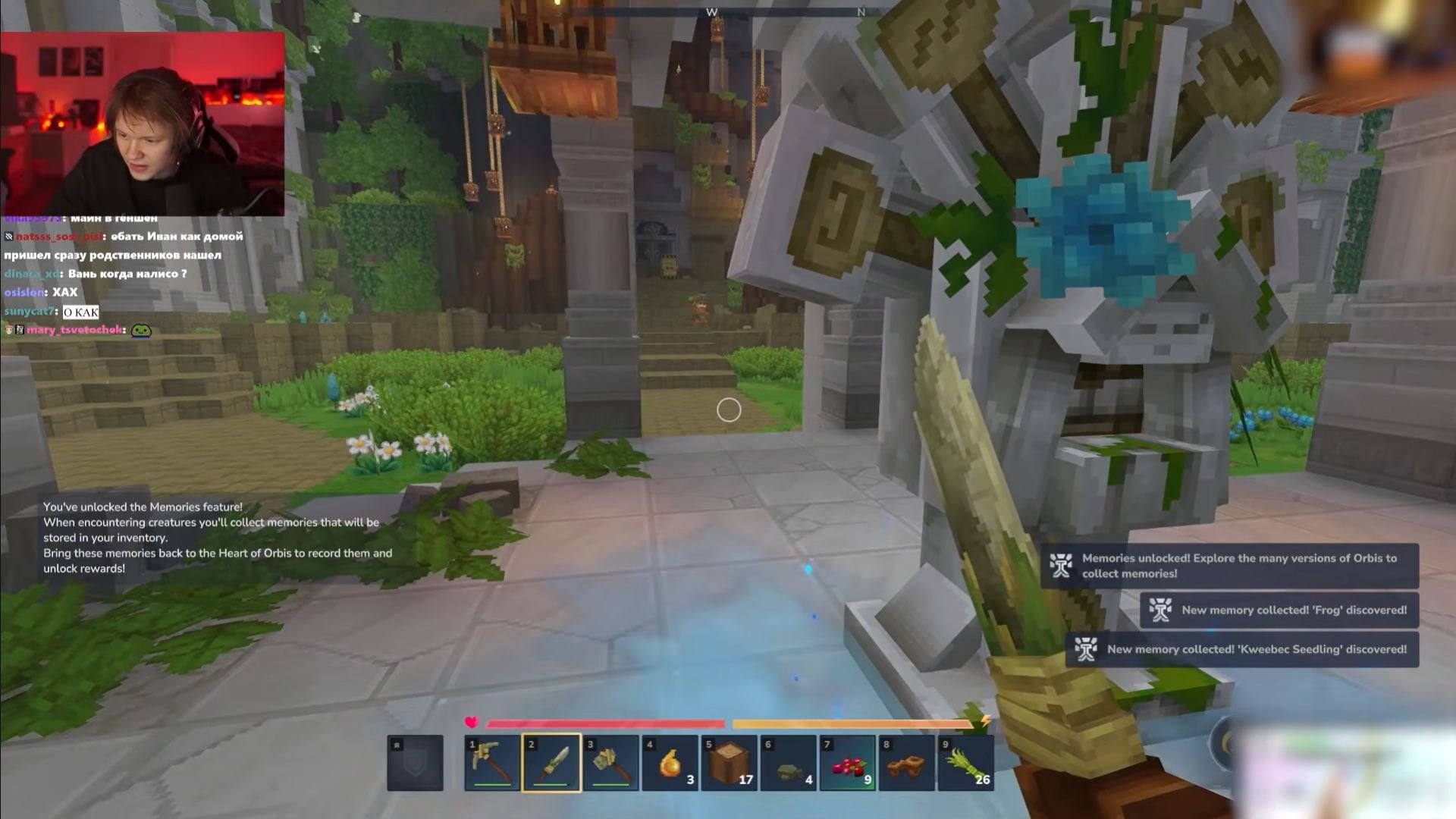Select the sugarcane stack in slot 9
Viewport: 1456px width, 819px height.
(x=965, y=762)
